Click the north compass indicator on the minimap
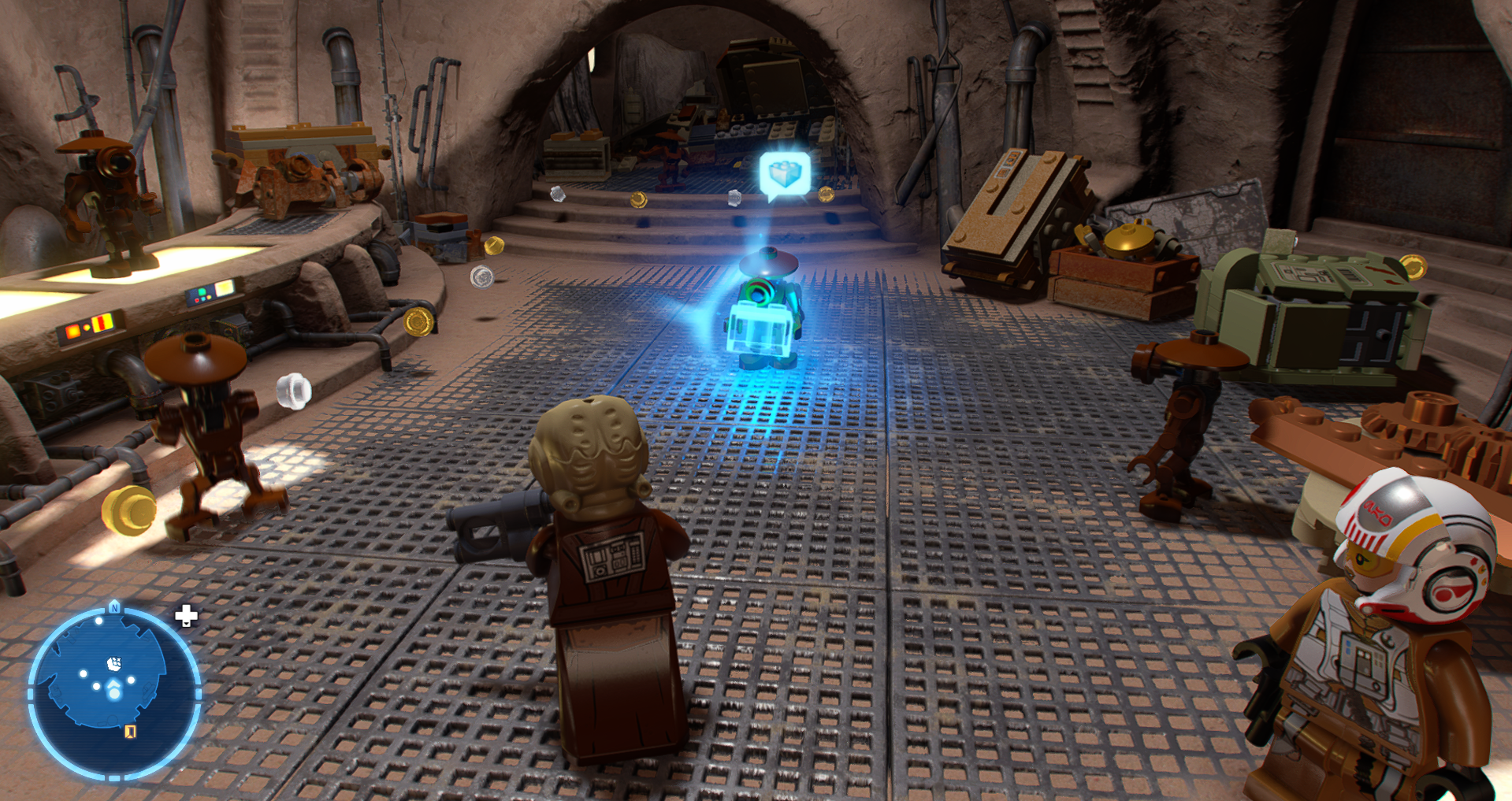1512x801 pixels. tap(115, 607)
